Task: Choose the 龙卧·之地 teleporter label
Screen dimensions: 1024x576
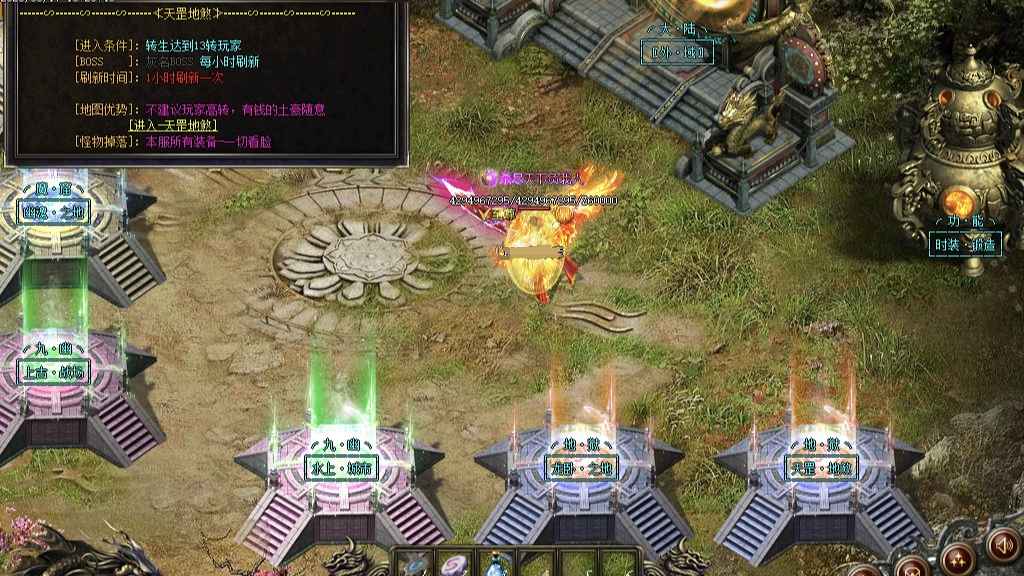Action: [x=582, y=467]
